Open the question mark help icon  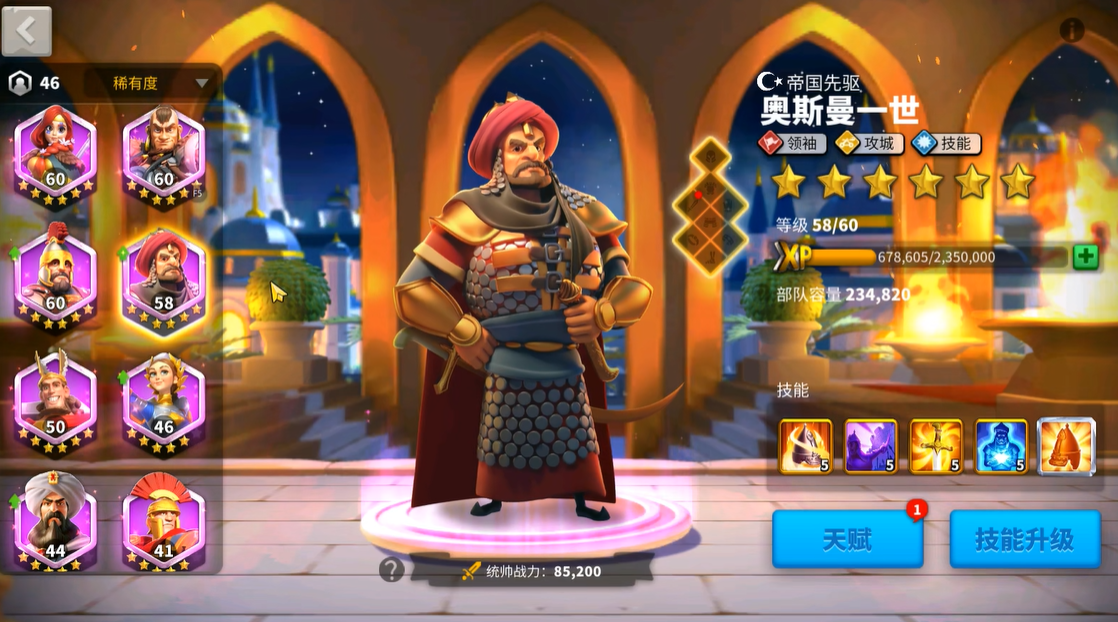point(392,570)
